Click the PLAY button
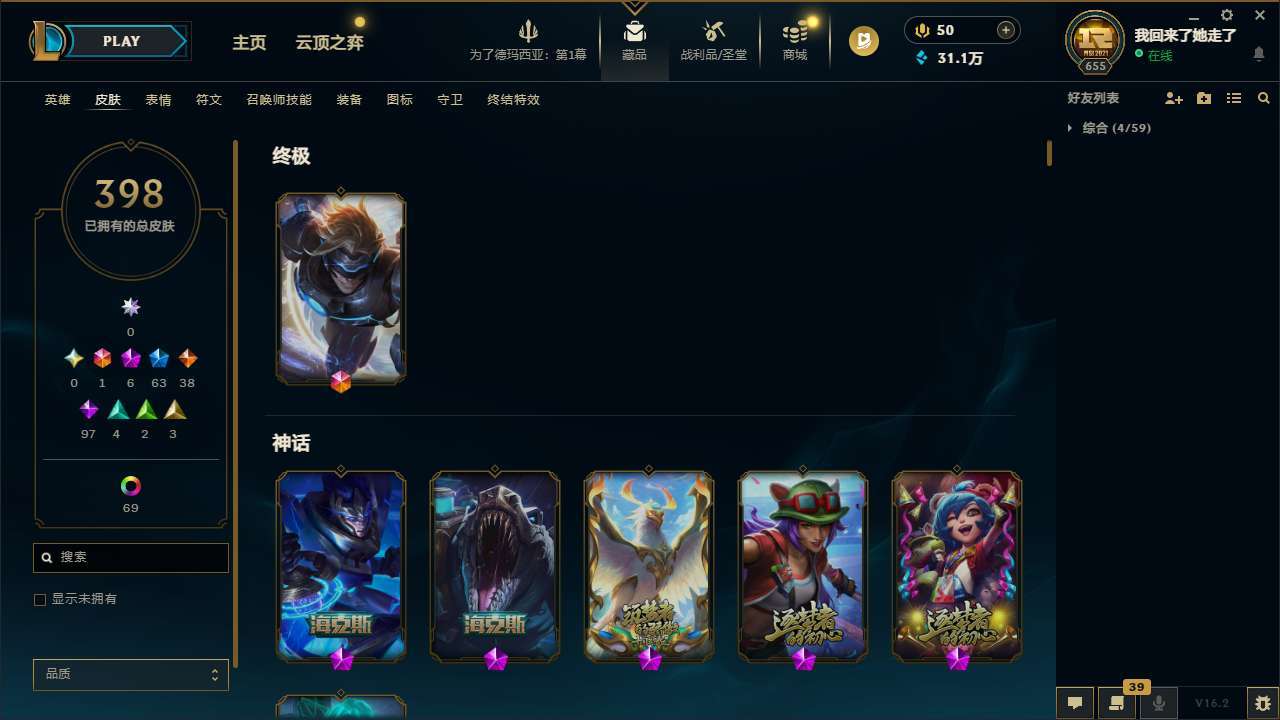 pos(121,41)
